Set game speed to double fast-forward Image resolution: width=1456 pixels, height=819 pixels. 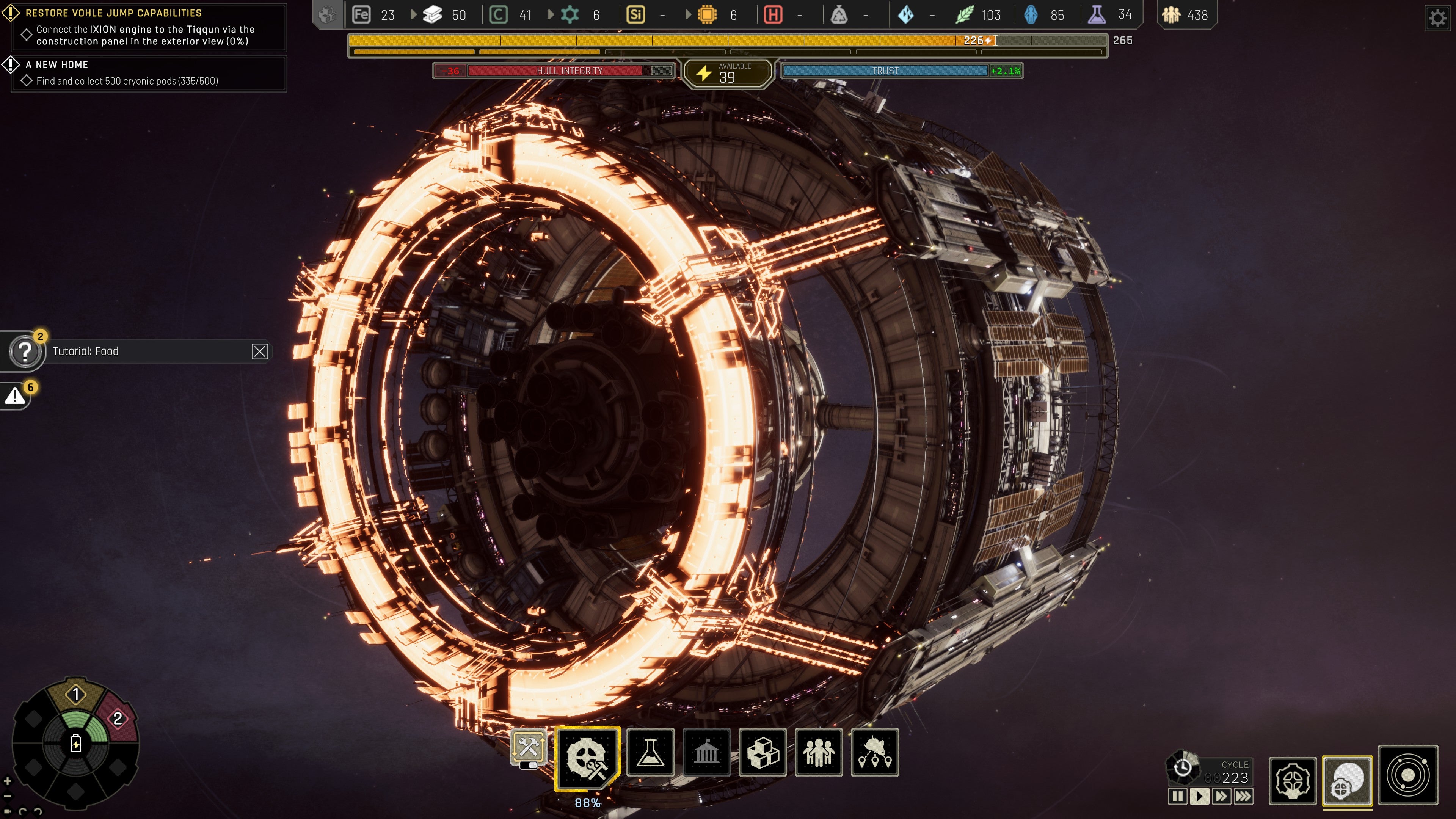click(1221, 796)
